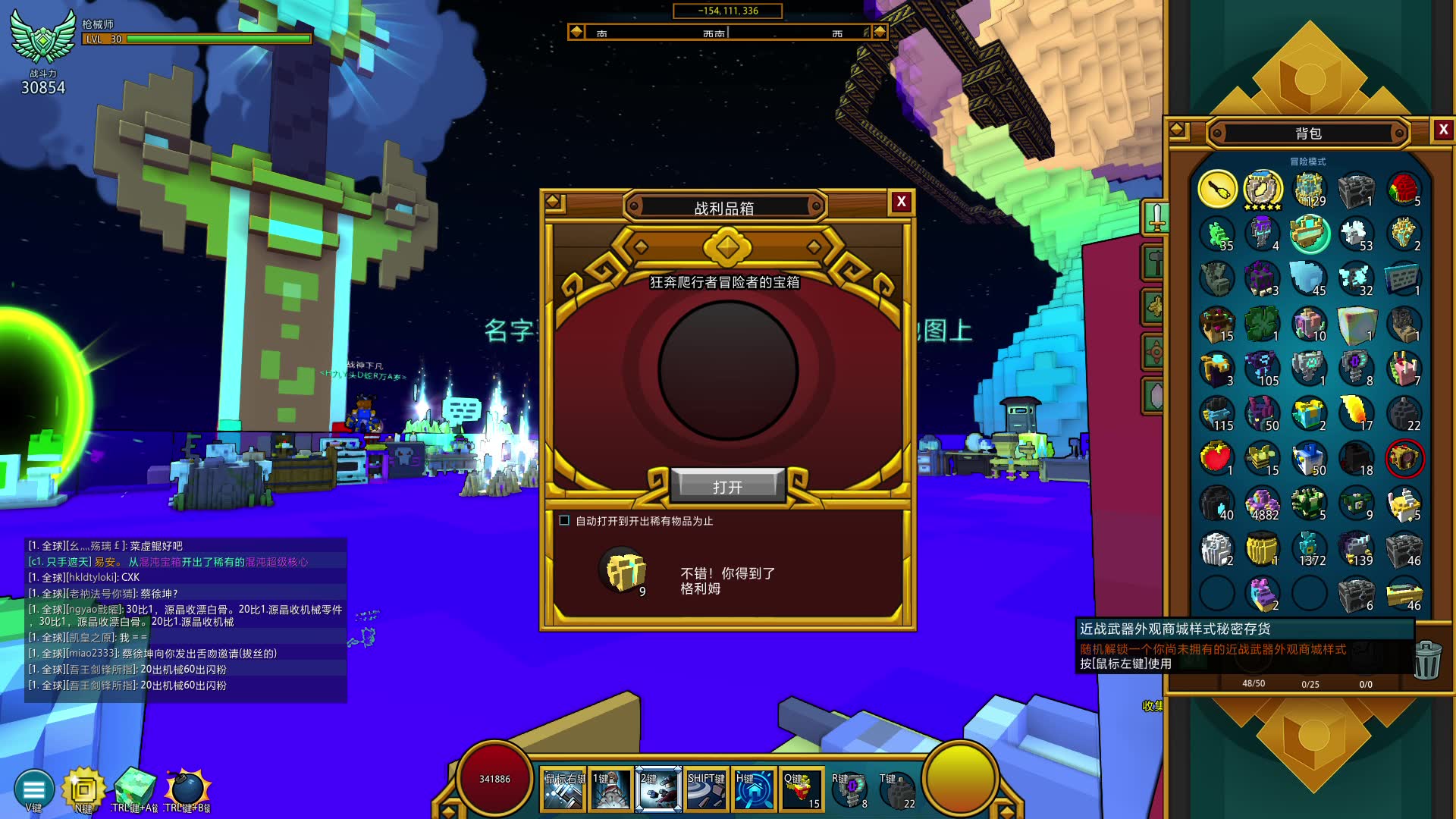
Task: Select the yellow magnifier slot in the inventory
Action: pos(1216,189)
